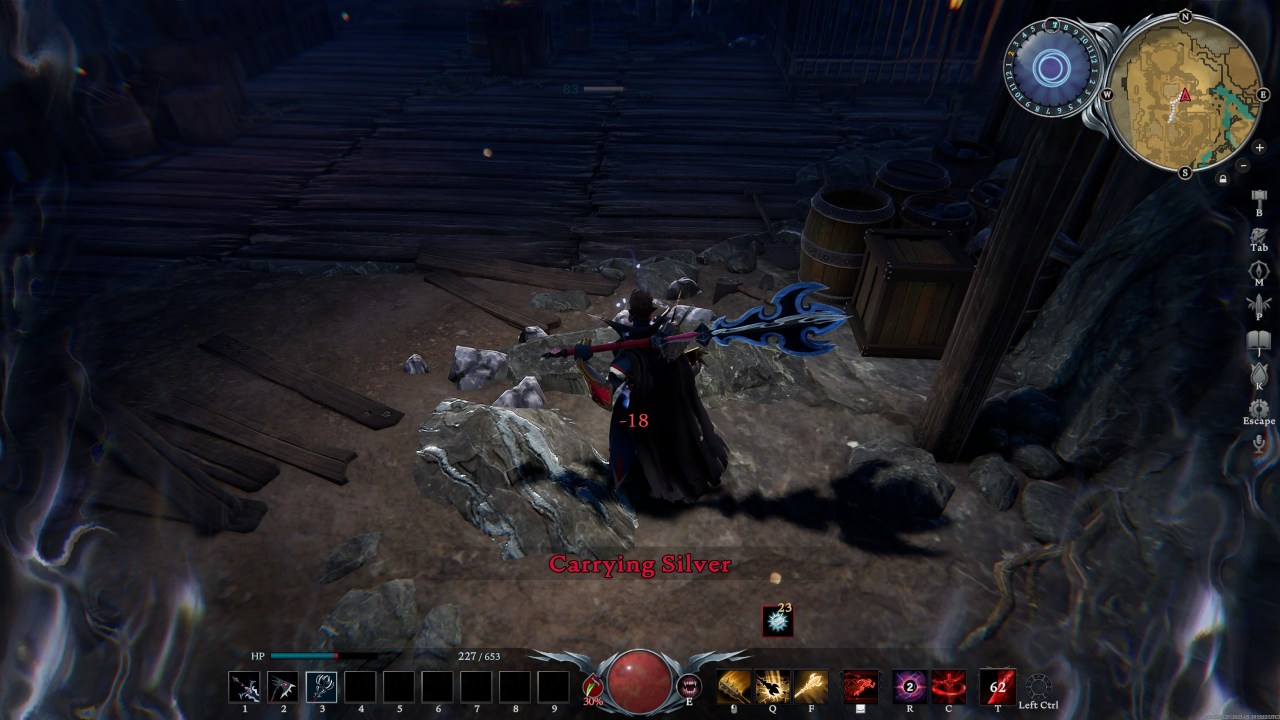This screenshot has width=1280, height=720.
Task: Open the journal book icon
Action: (x=1258, y=340)
